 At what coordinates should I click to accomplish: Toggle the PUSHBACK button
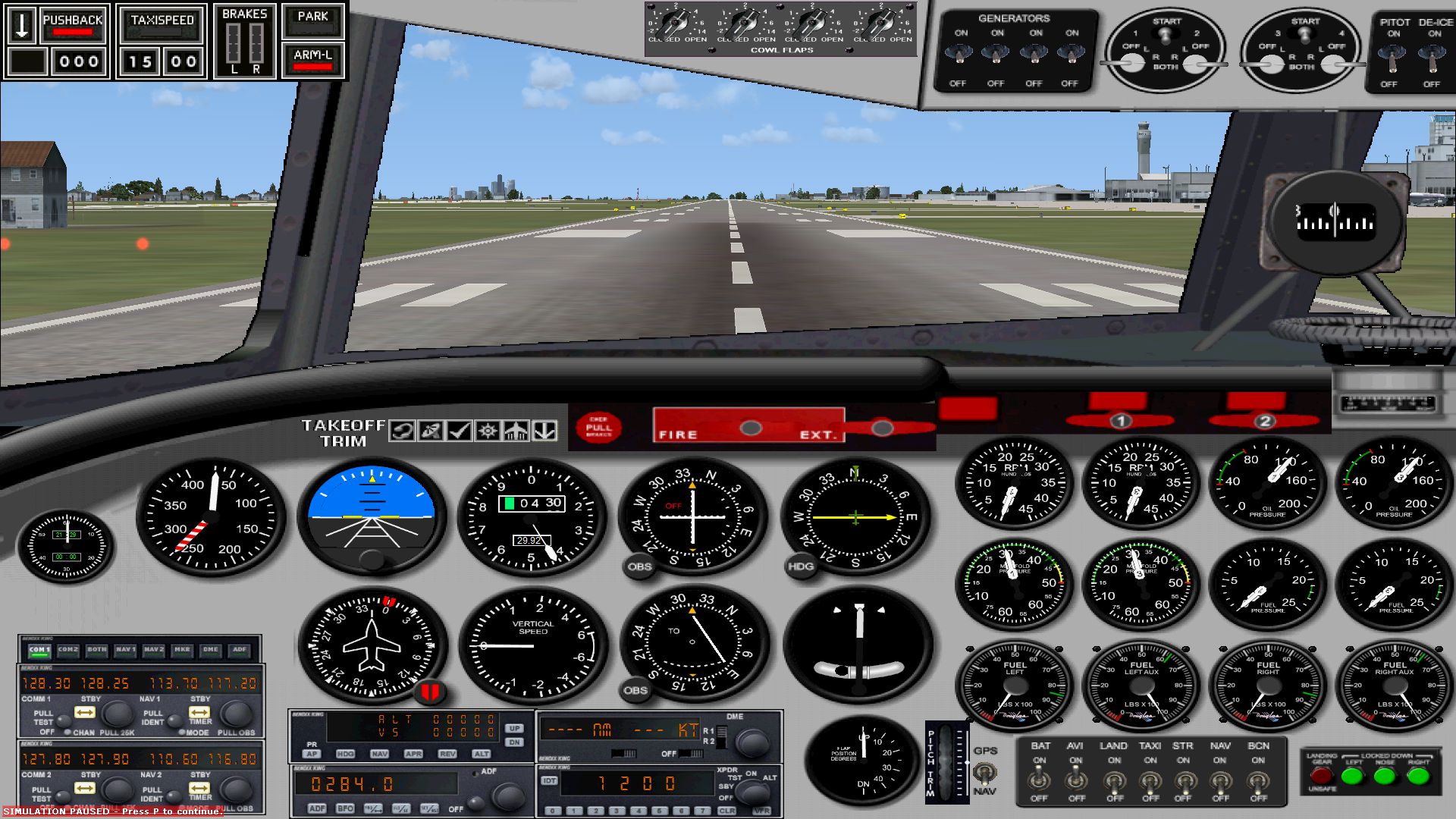(x=72, y=24)
